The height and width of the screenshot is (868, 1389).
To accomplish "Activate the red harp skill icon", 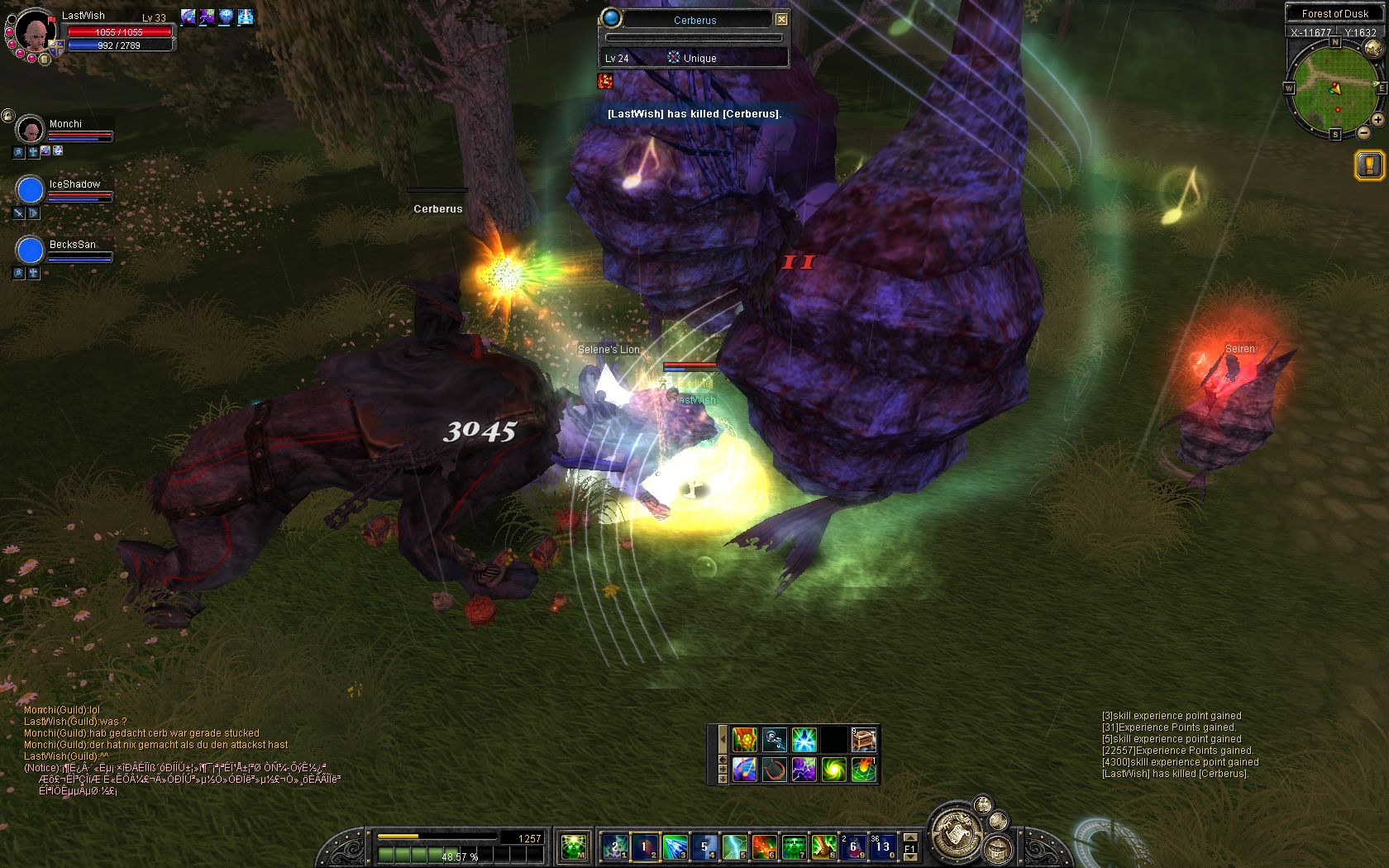I will tap(774, 770).
